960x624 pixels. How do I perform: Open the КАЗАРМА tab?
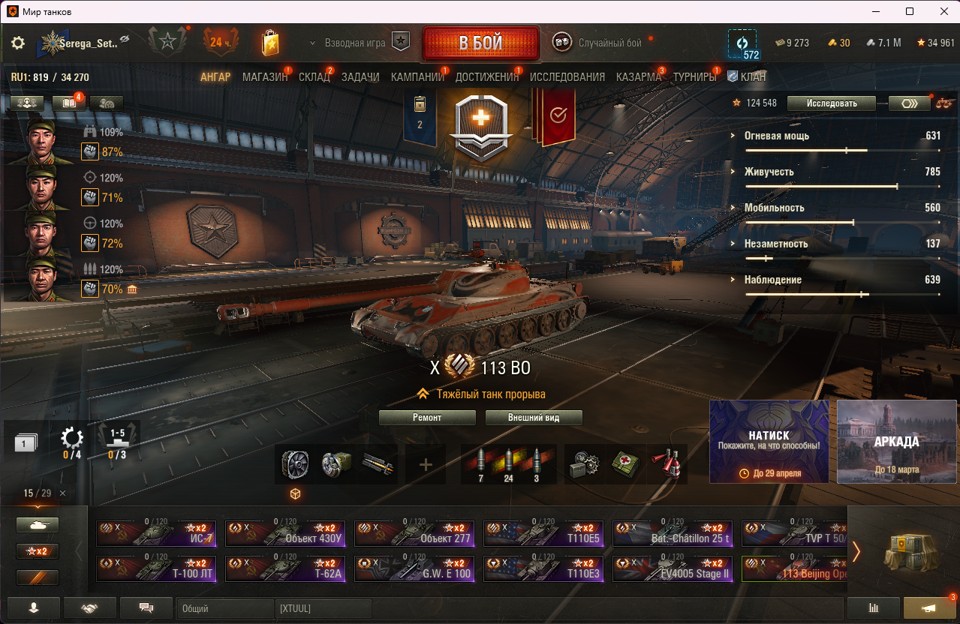(638, 77)
